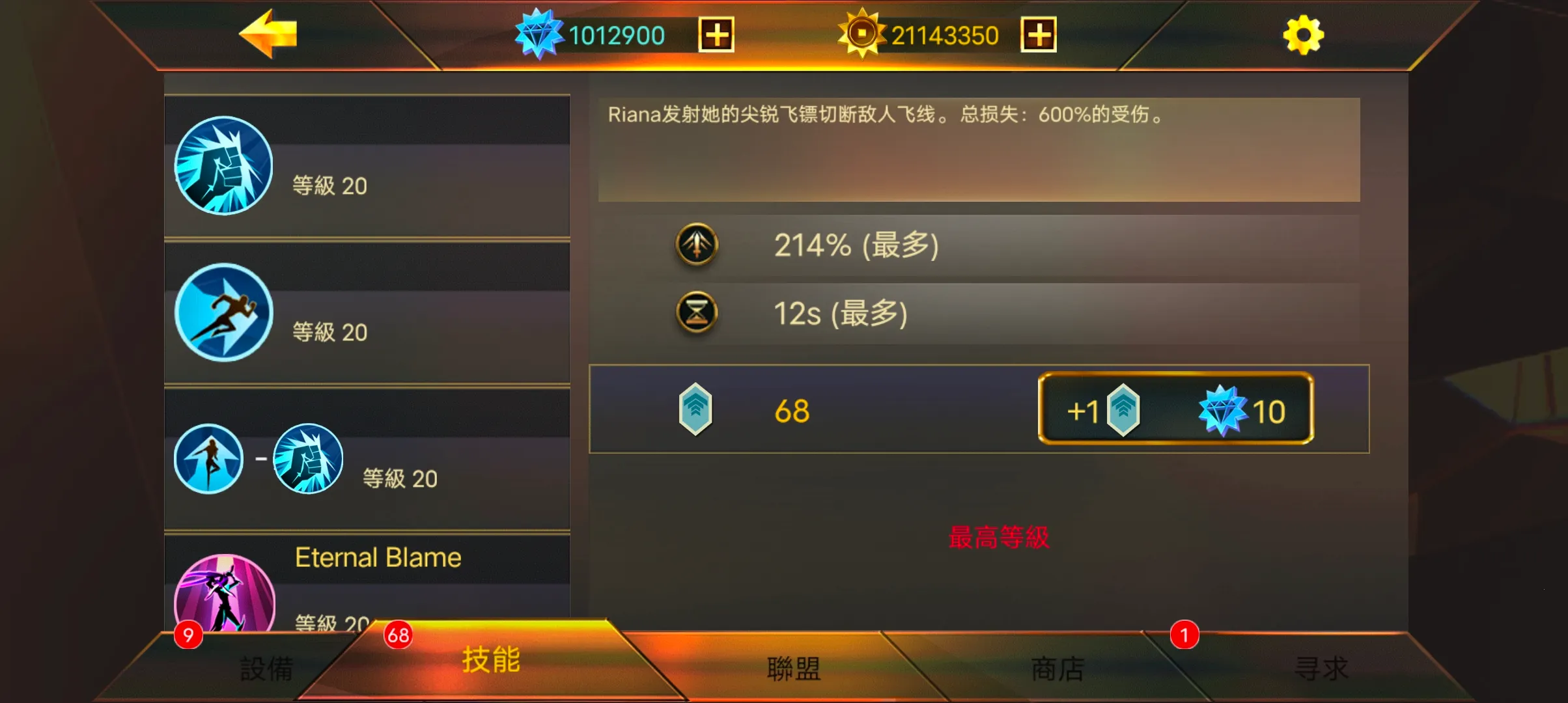Purchase the +1 upgrade for 10 gems

tap(1175, 410)
